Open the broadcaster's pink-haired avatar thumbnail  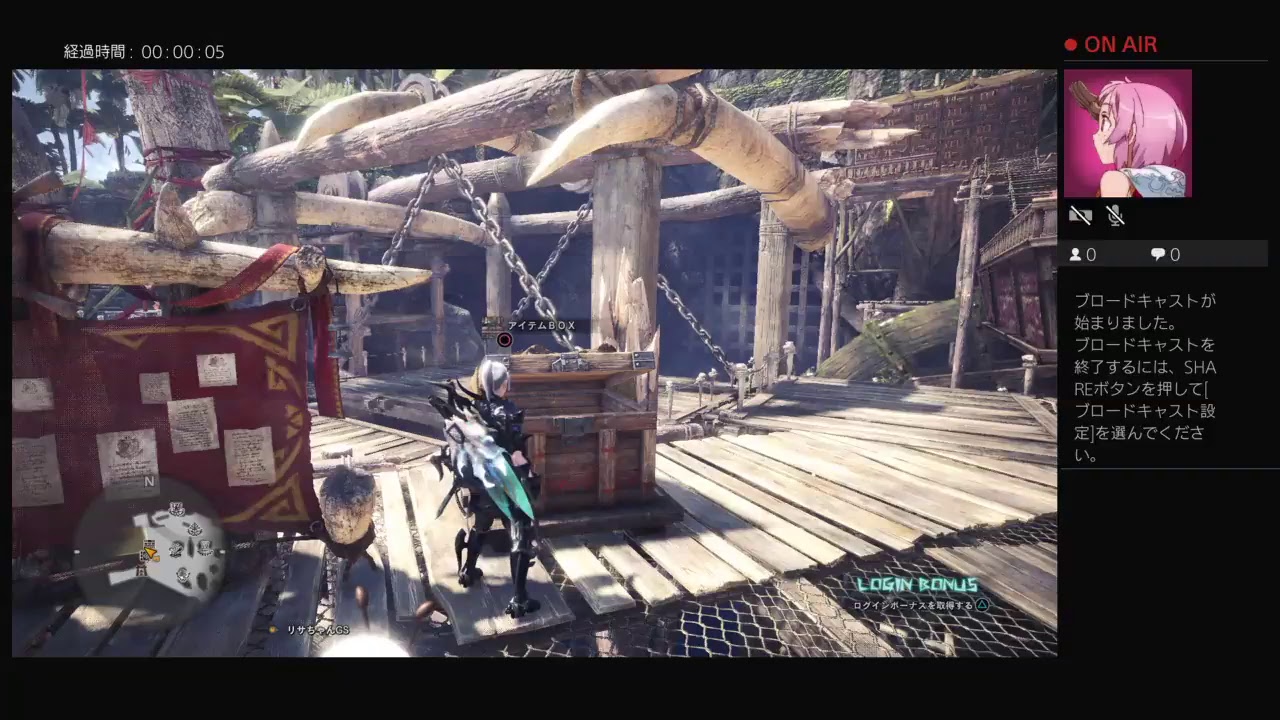pyautogui.click(x=1127, y=133)
